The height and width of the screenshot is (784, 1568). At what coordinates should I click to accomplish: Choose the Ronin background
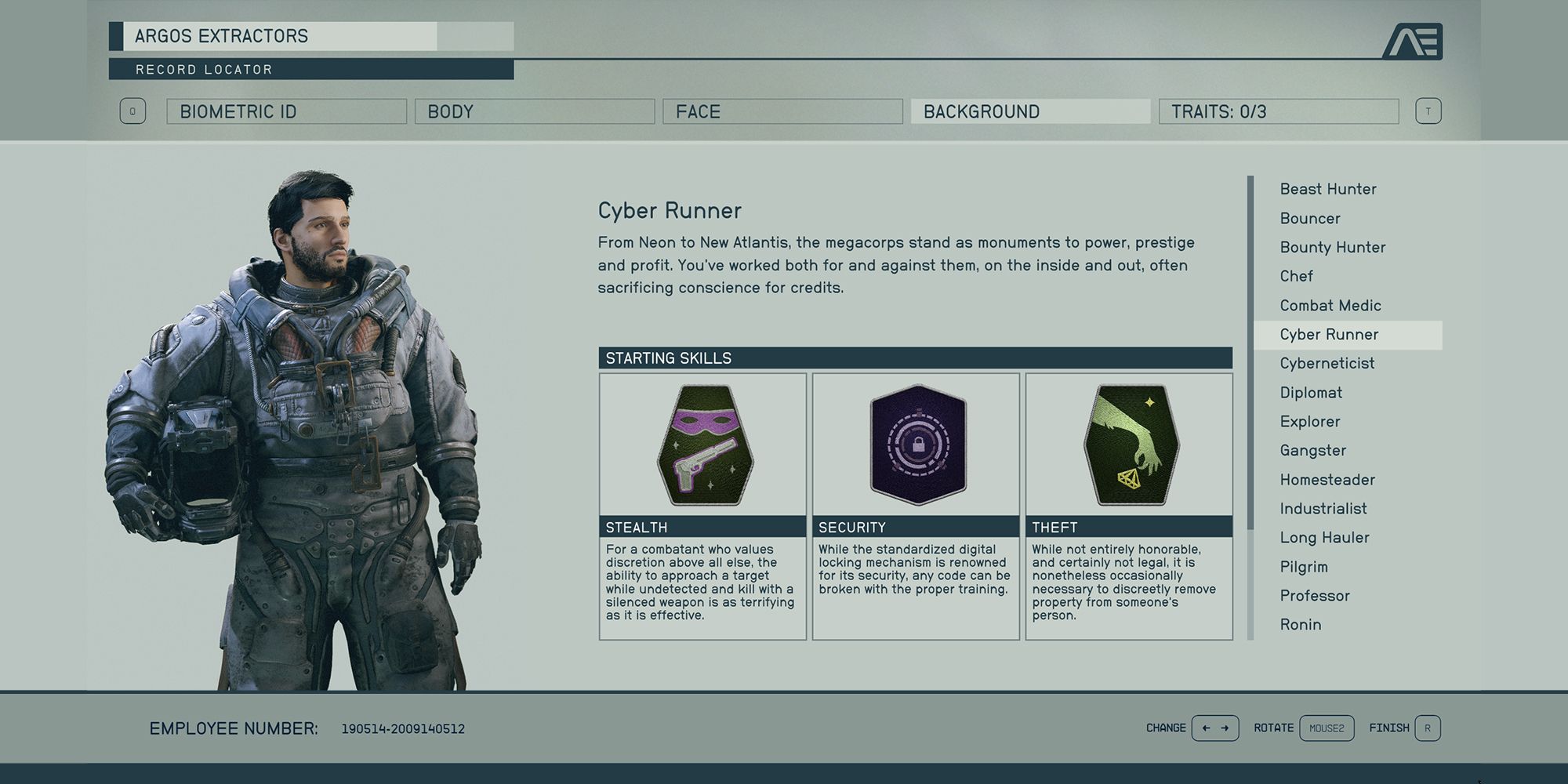[x=1301, y=625]
